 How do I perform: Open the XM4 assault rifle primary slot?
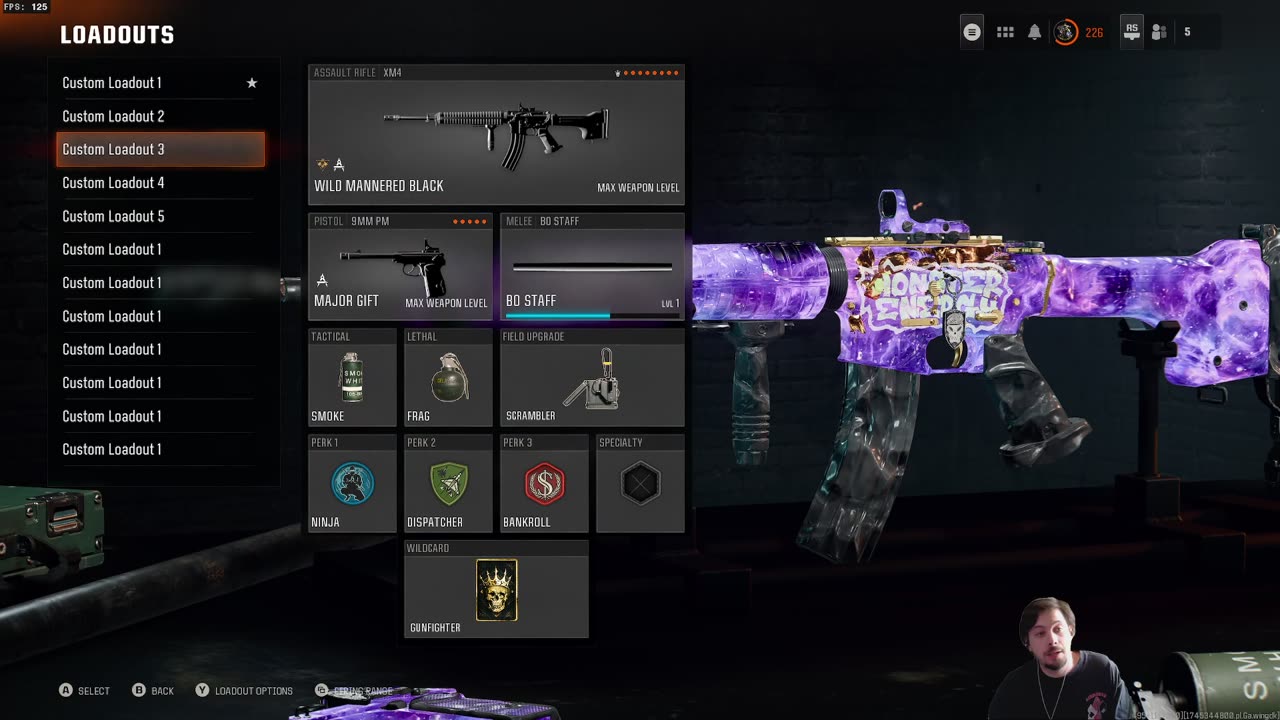(x=496, y=135)
